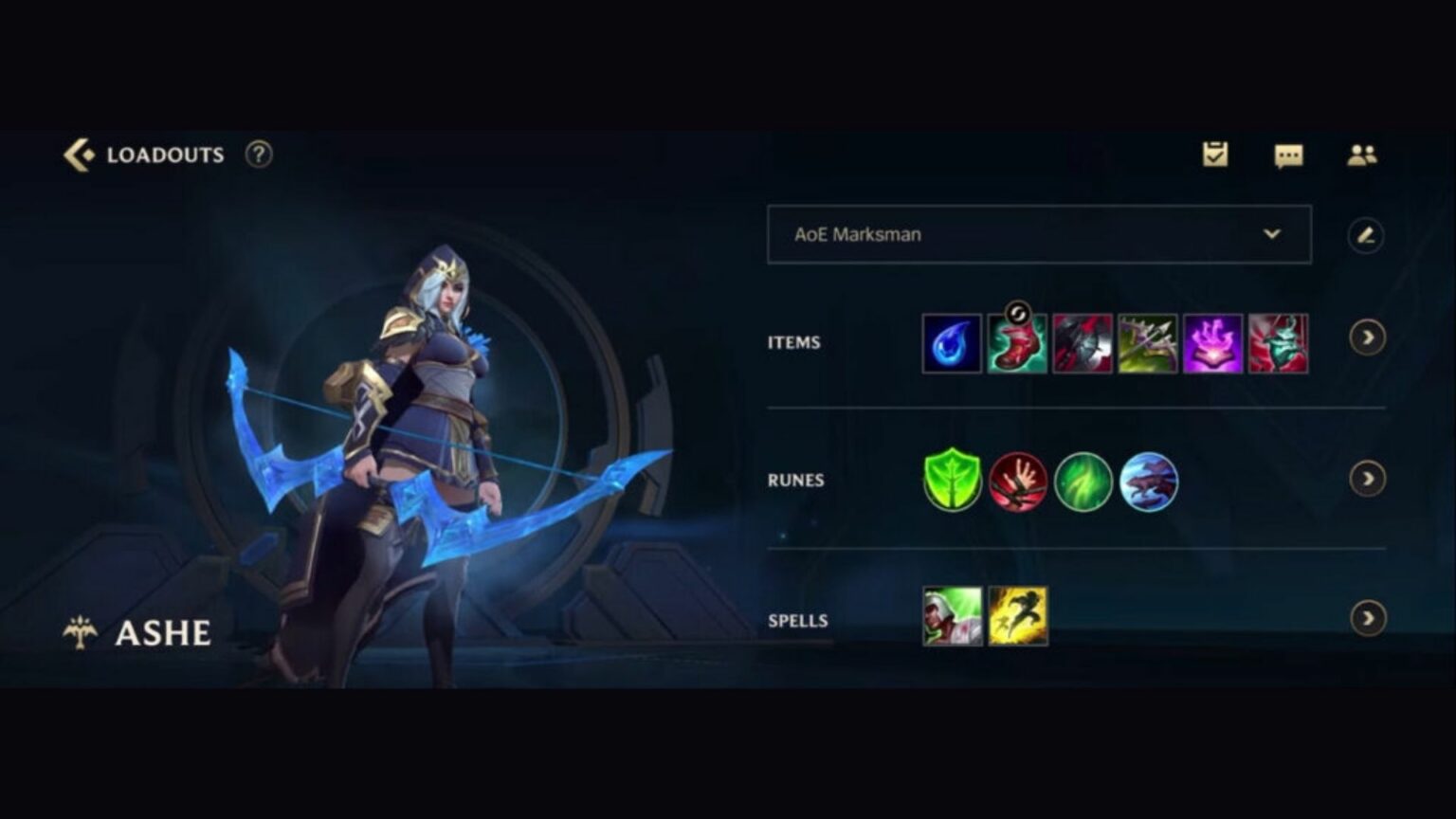Open the Berserker's Greaves boots item
Viewport: 1456px width, 819px height.
click(1016, 343)
